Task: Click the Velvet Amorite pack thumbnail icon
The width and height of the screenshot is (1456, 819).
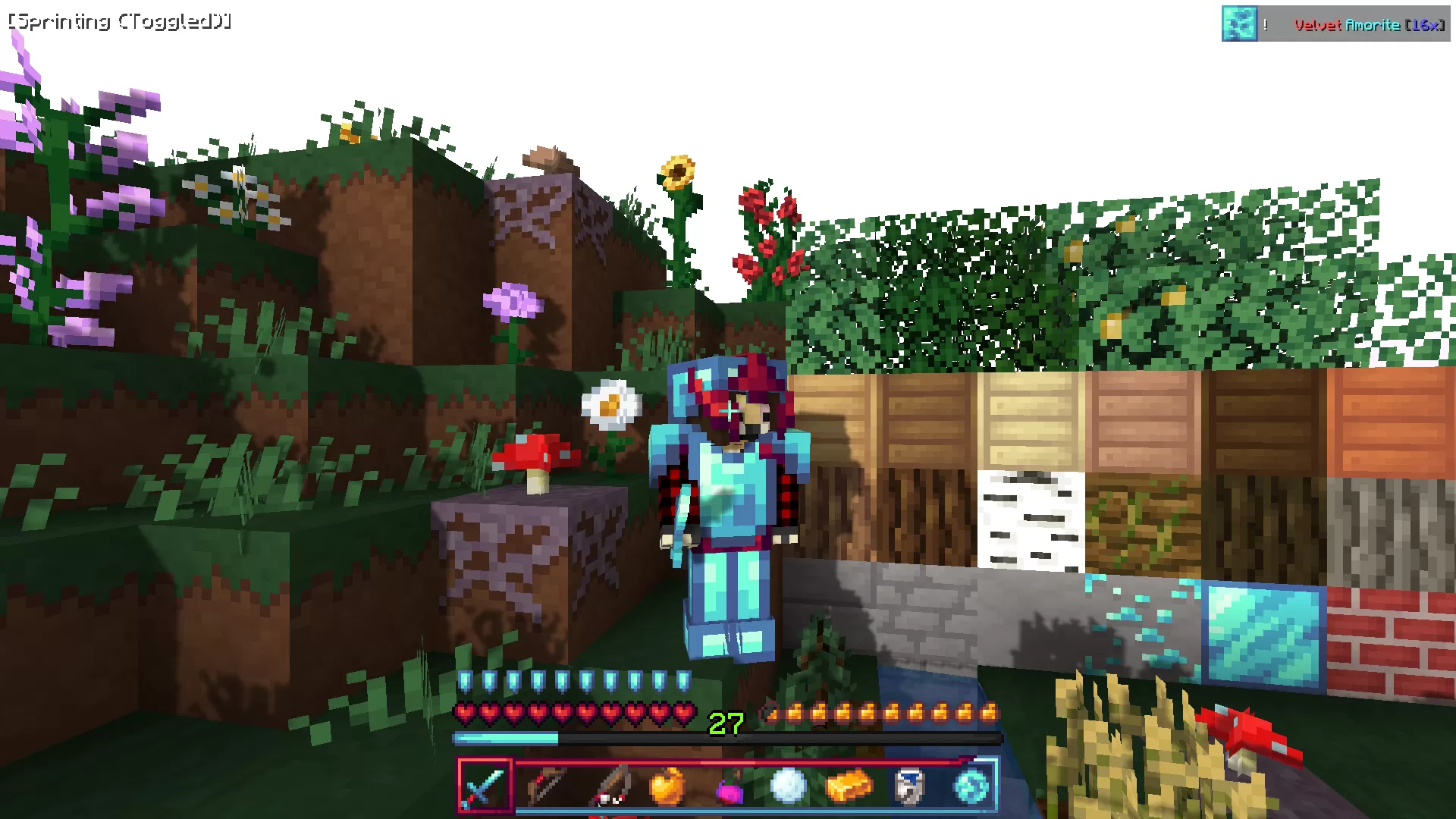Action: pyautogui.click(x=1239, y=24)
